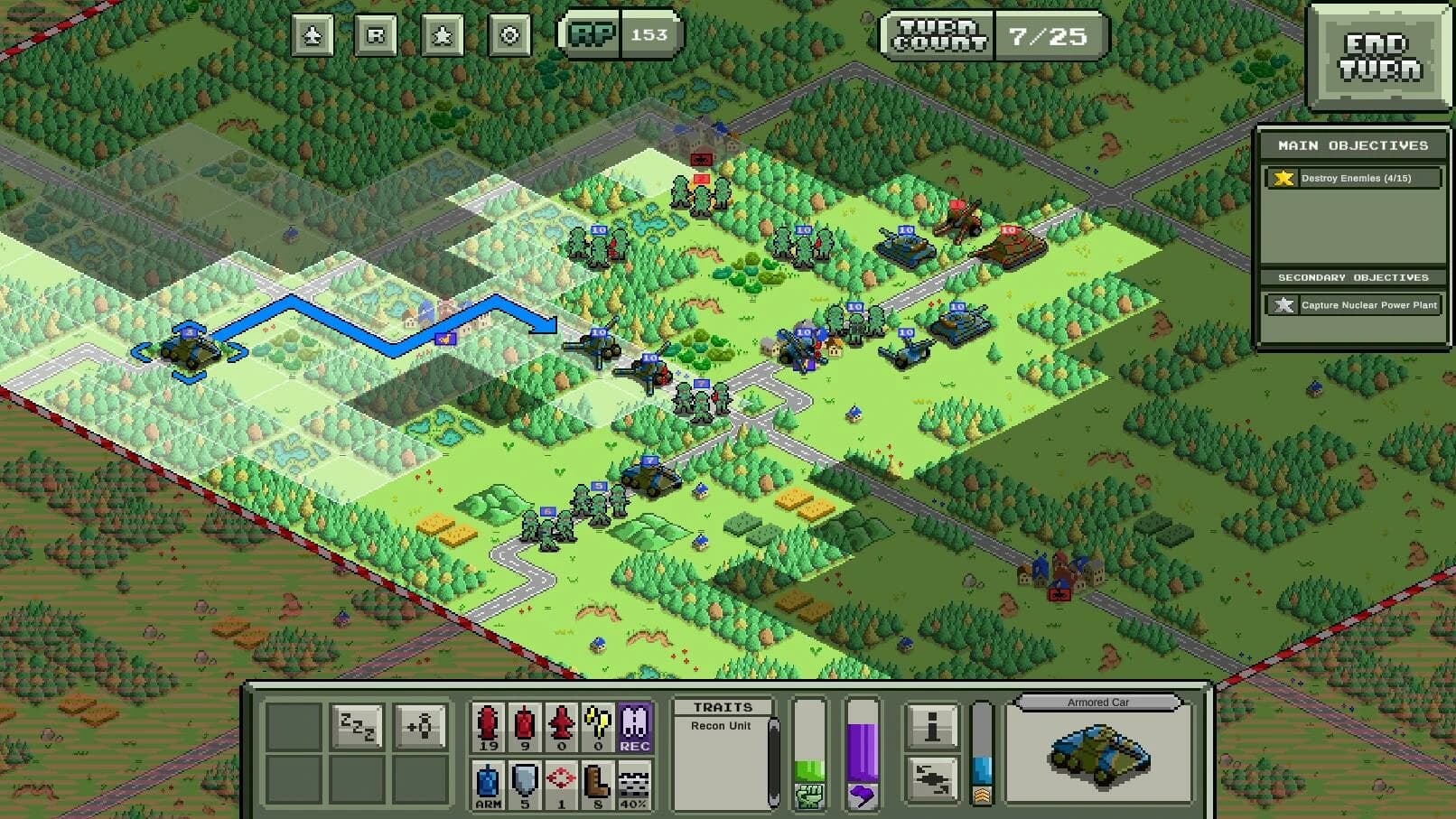Toggle the purple REC recon badge

pyautogui.click(x=636, y=727)
